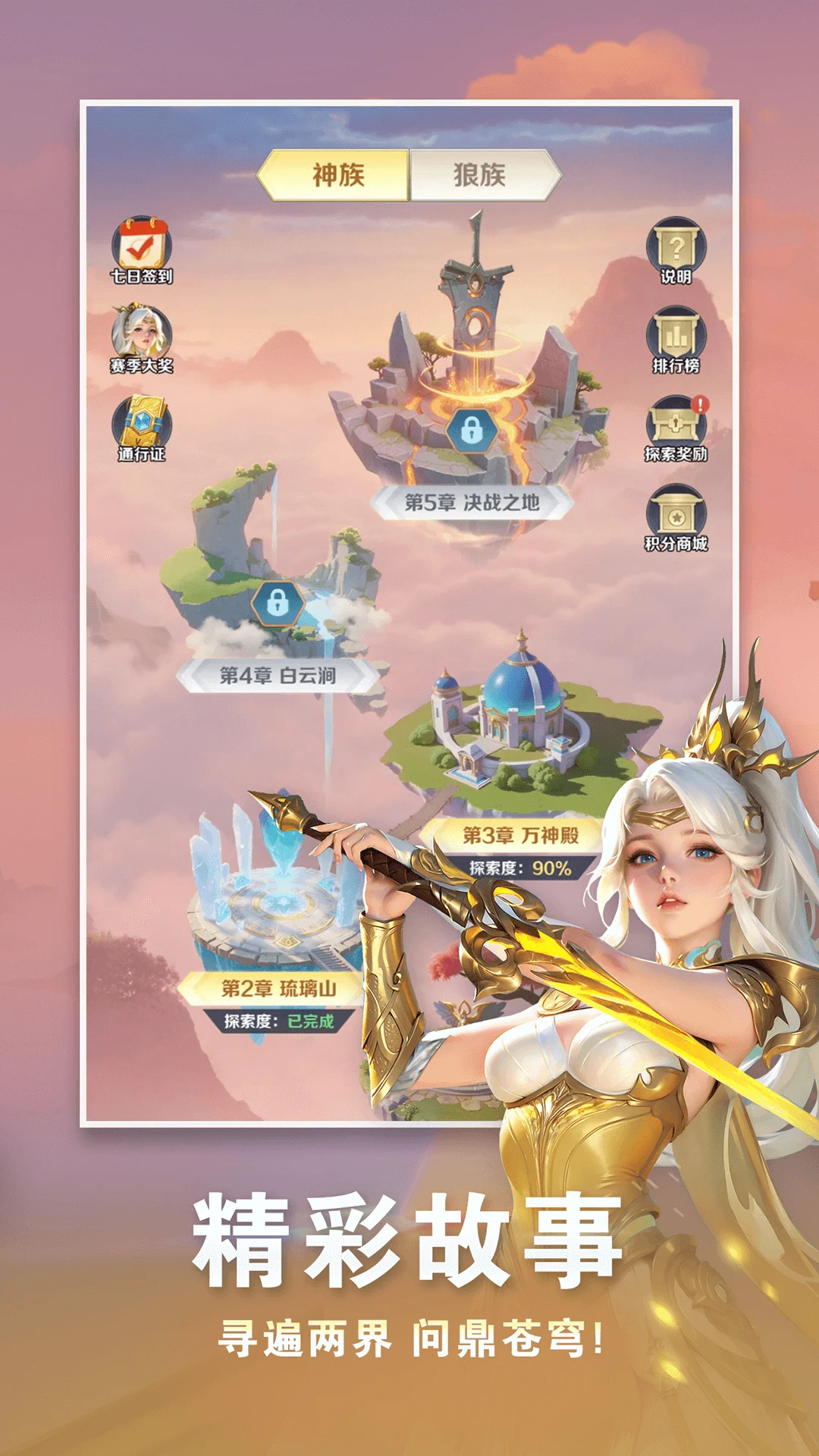819x1456 pixels.
Task: Open the 通行证 battle pass
Action: click(x=142, y=428)
